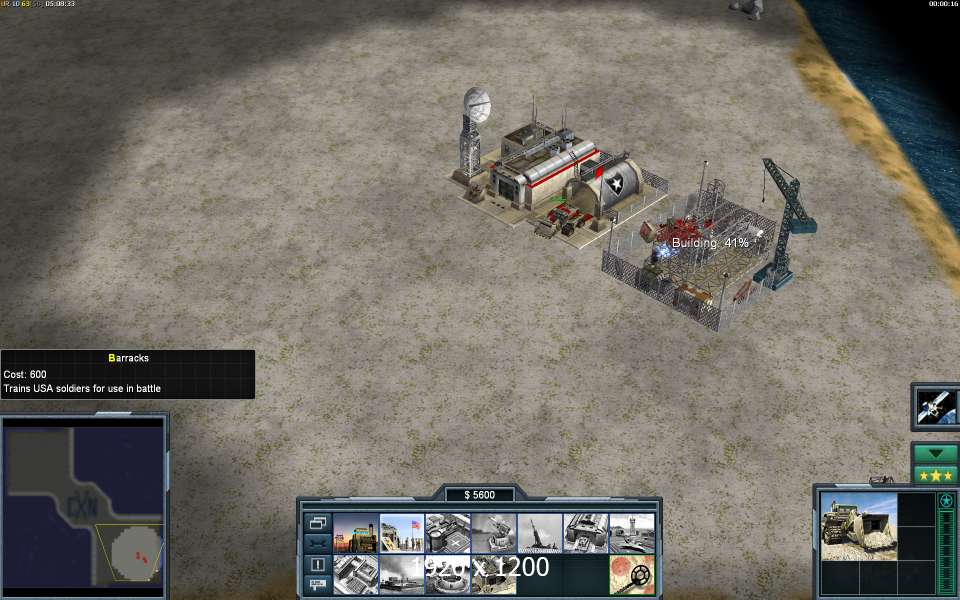Build the Barracks from the construction bar
This screenshot has height=600, width=960.
402,533
